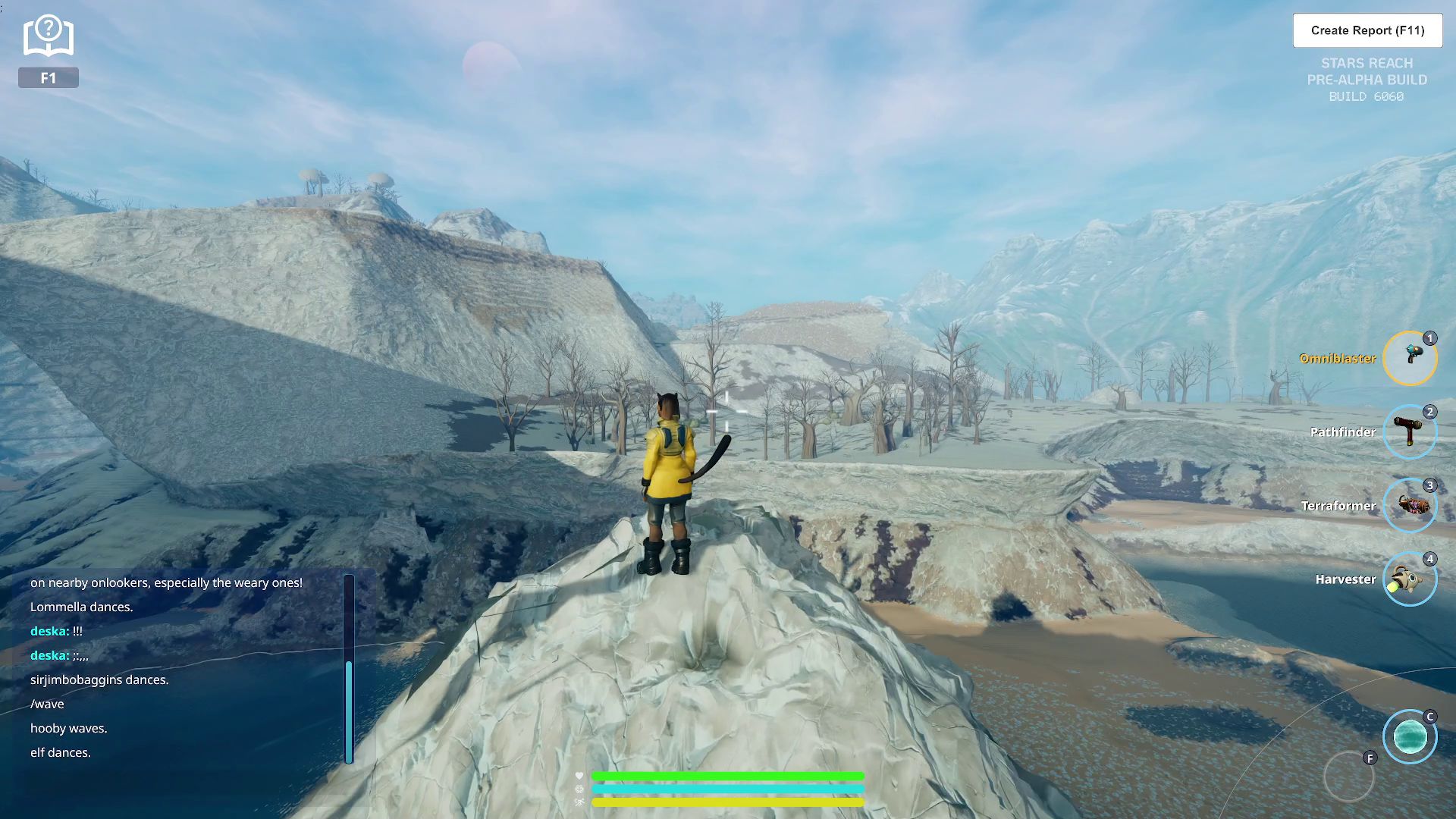The width and height of the screenshot is (1456, 819).
Task: Click the Create Report button
Action: point(1367,30)
